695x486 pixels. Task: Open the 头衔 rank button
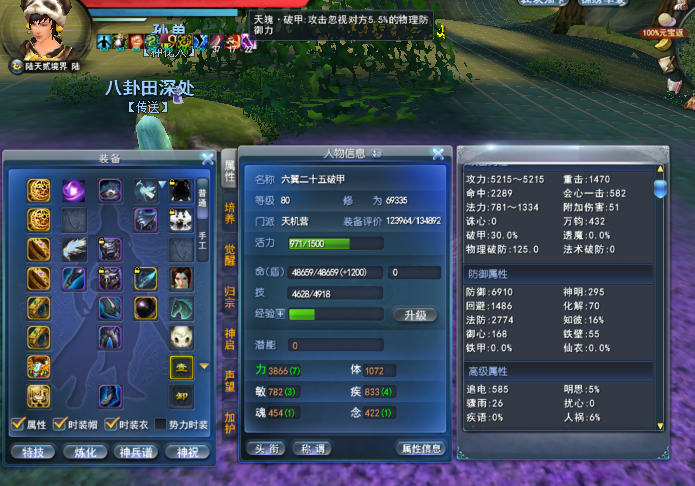(265, 448)
